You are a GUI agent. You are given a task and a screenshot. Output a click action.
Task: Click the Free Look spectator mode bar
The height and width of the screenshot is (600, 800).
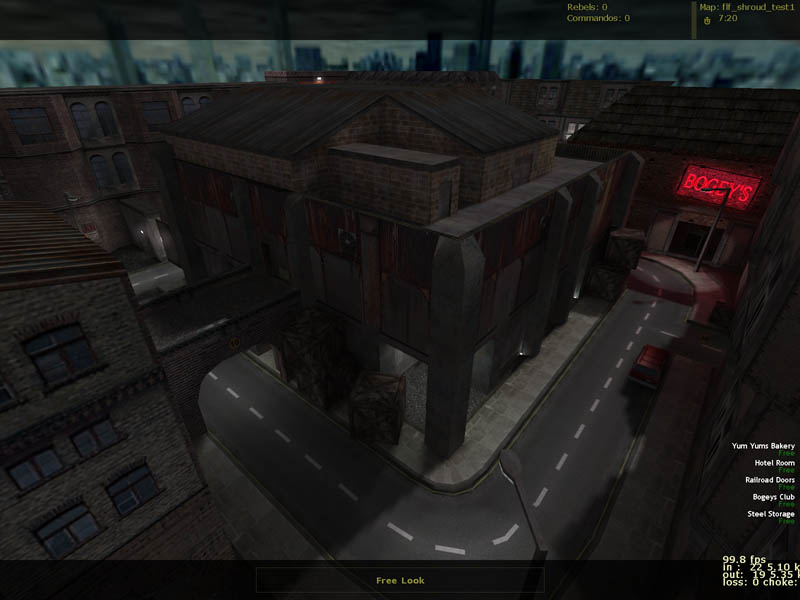pyautogui.click(x=400, y=580)
